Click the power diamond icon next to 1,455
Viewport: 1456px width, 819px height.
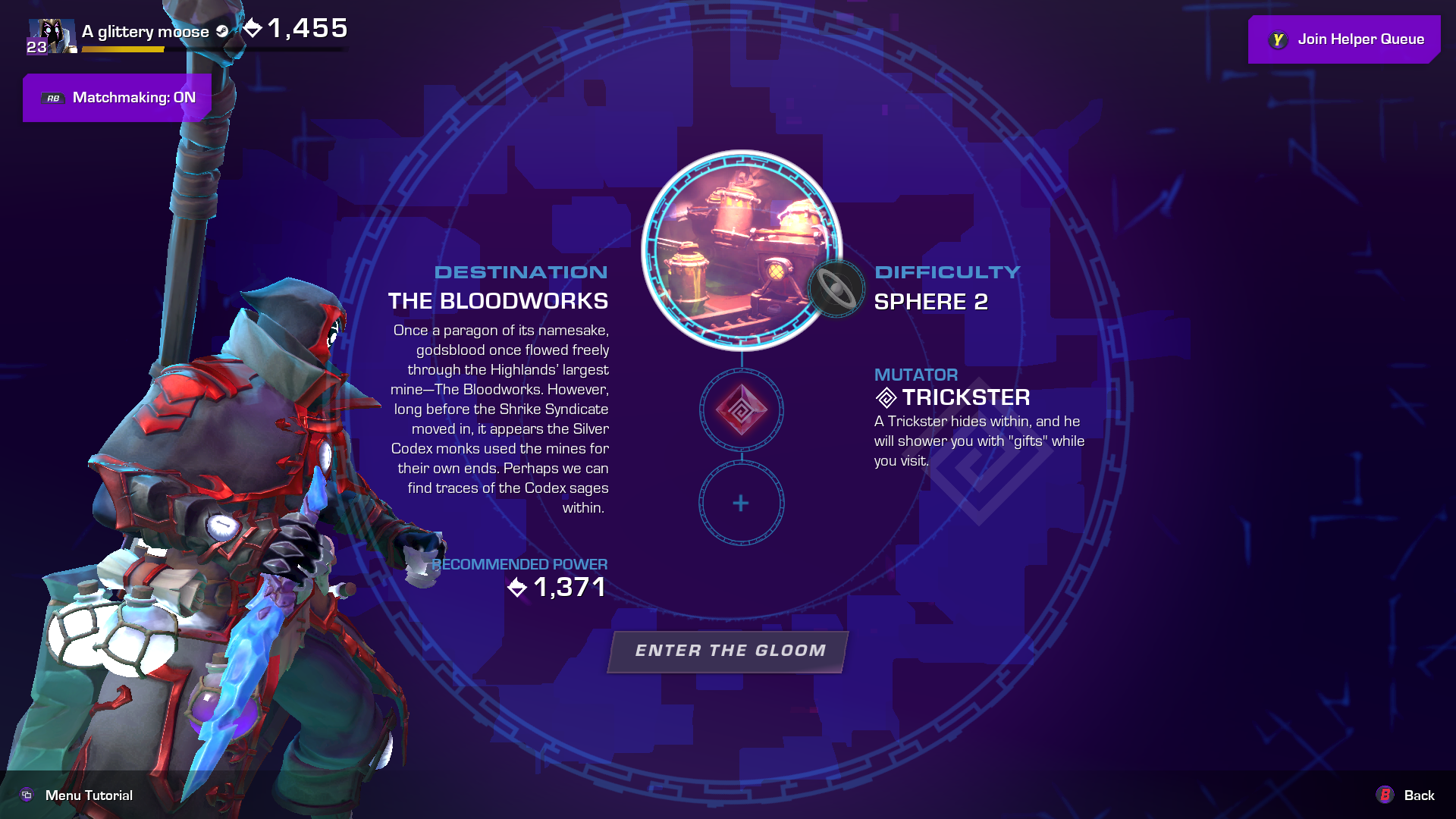point(253,28)
